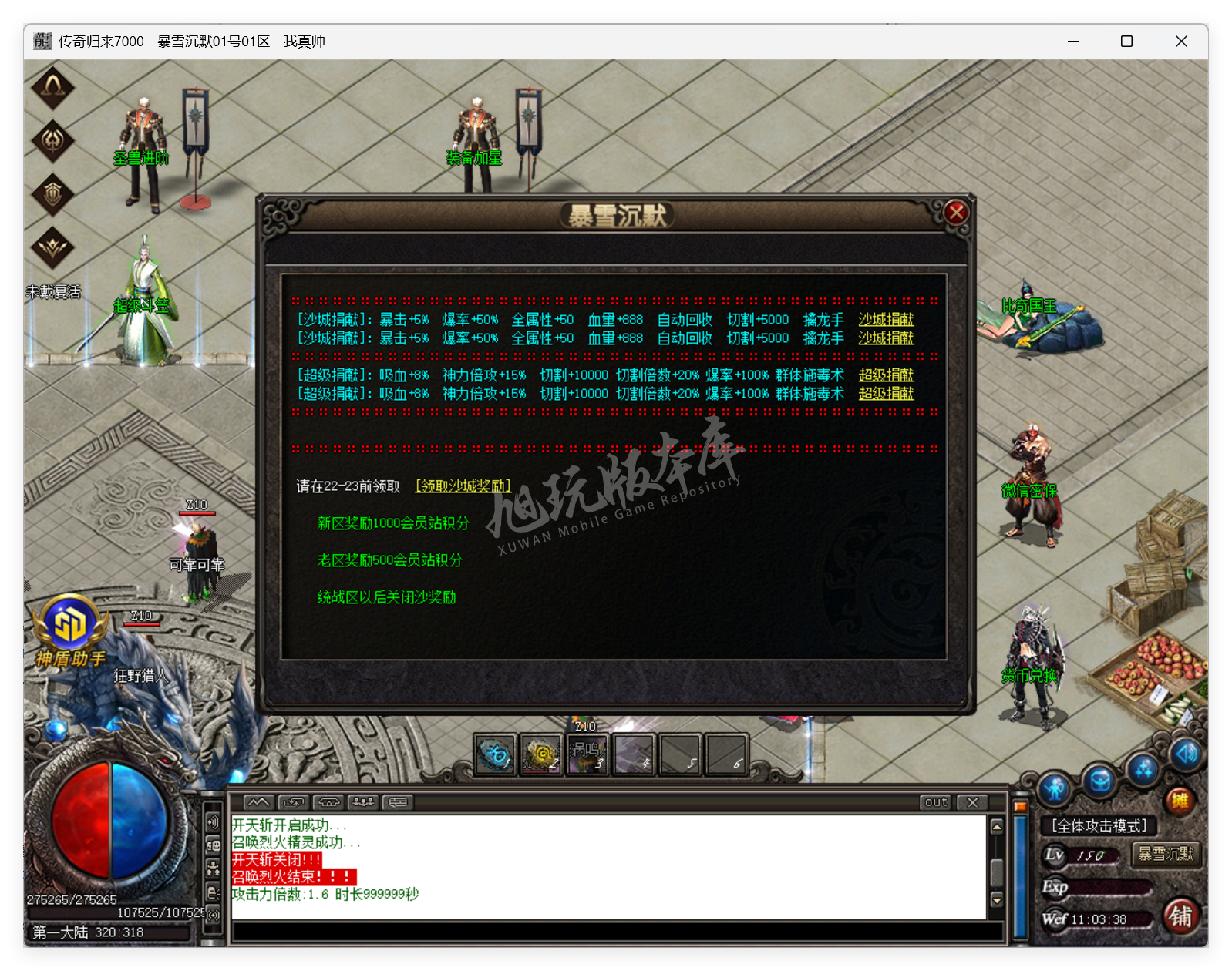Click the chat message settings icon in chat toolbar
The height and width of the screenshot is (971, 1232).
tap(398, 802)
